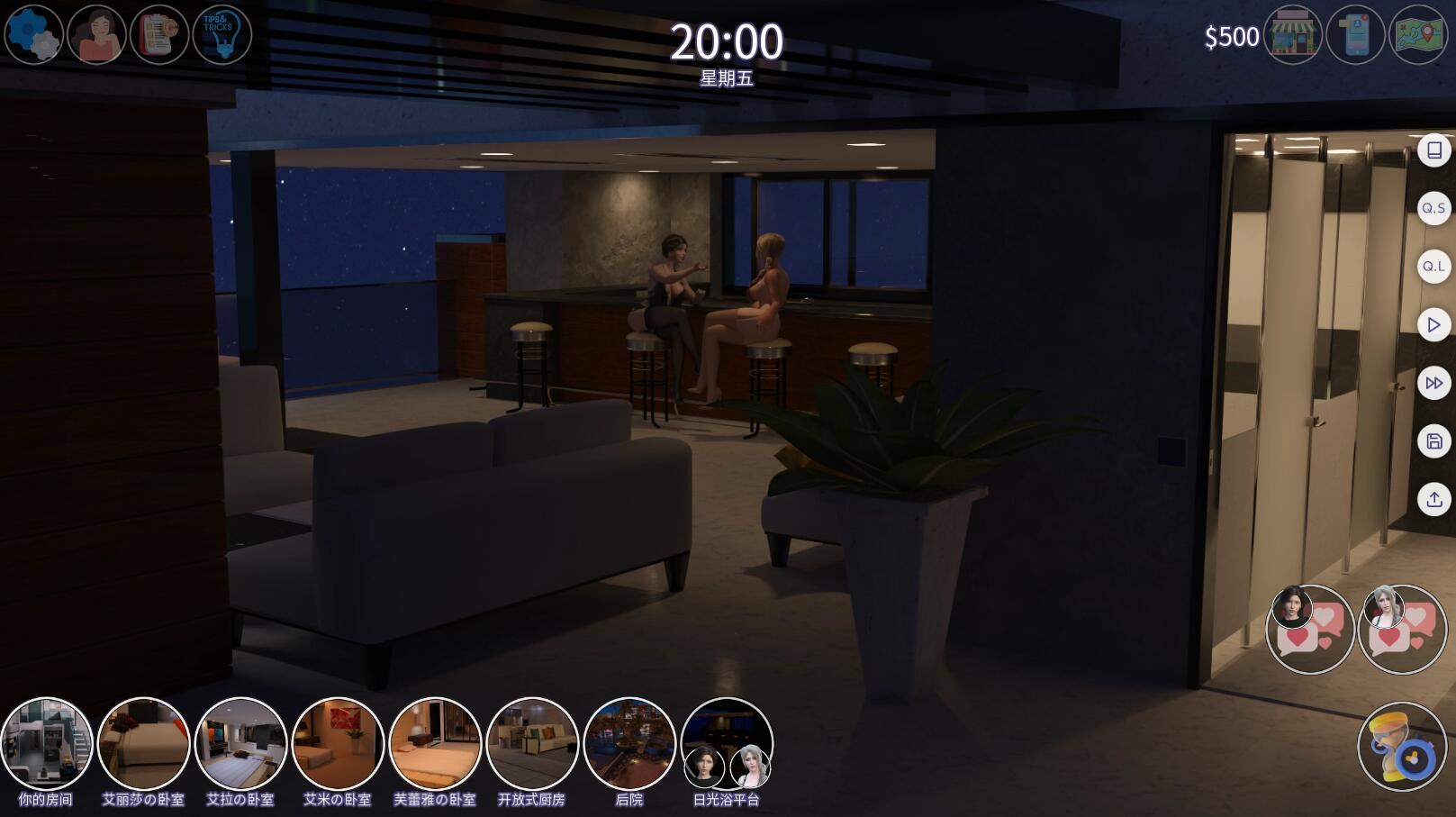Open the save game floppy disk button

(1433, 441)
